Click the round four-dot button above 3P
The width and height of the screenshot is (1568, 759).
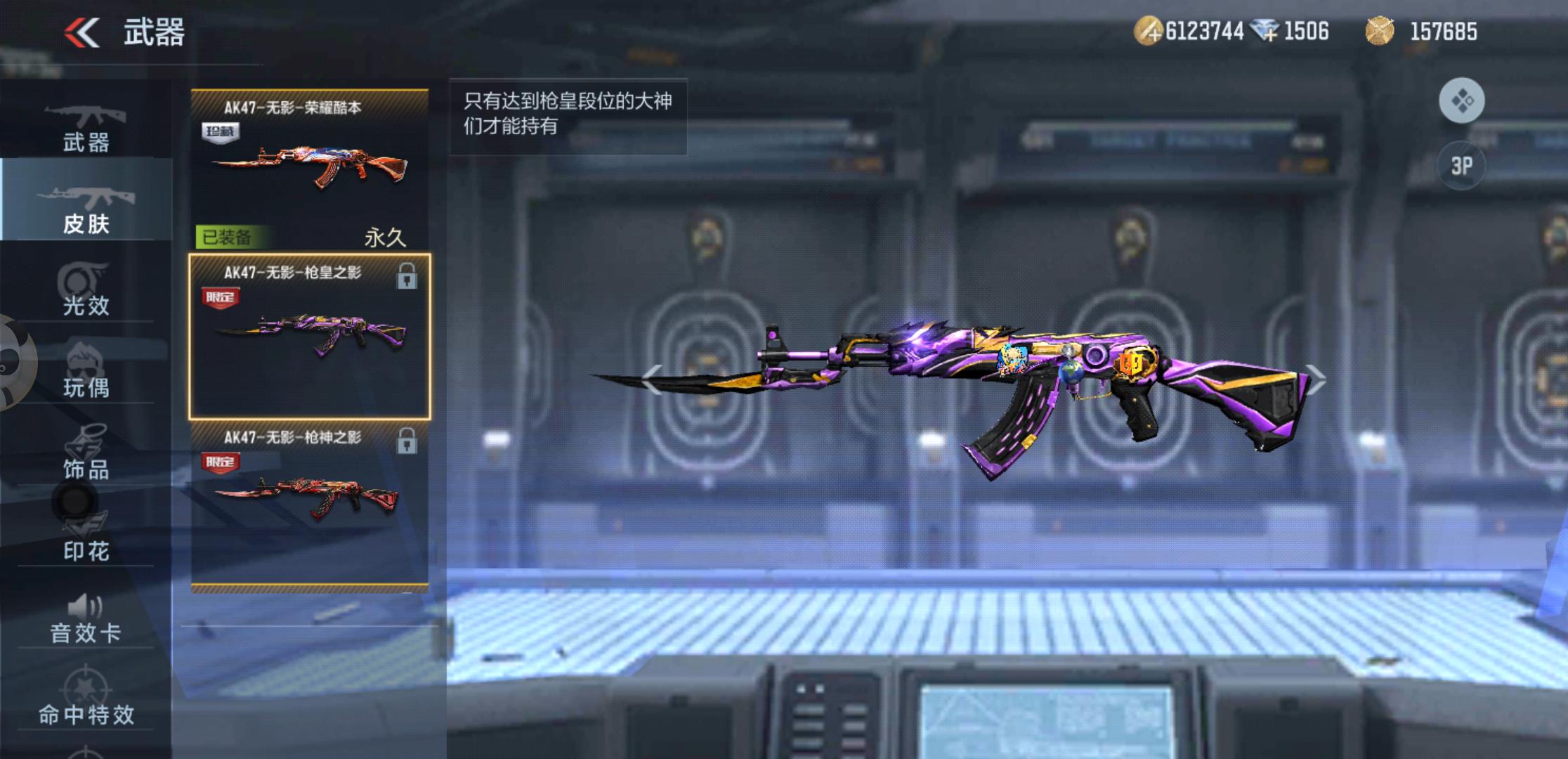click(x=1461, y=101)
